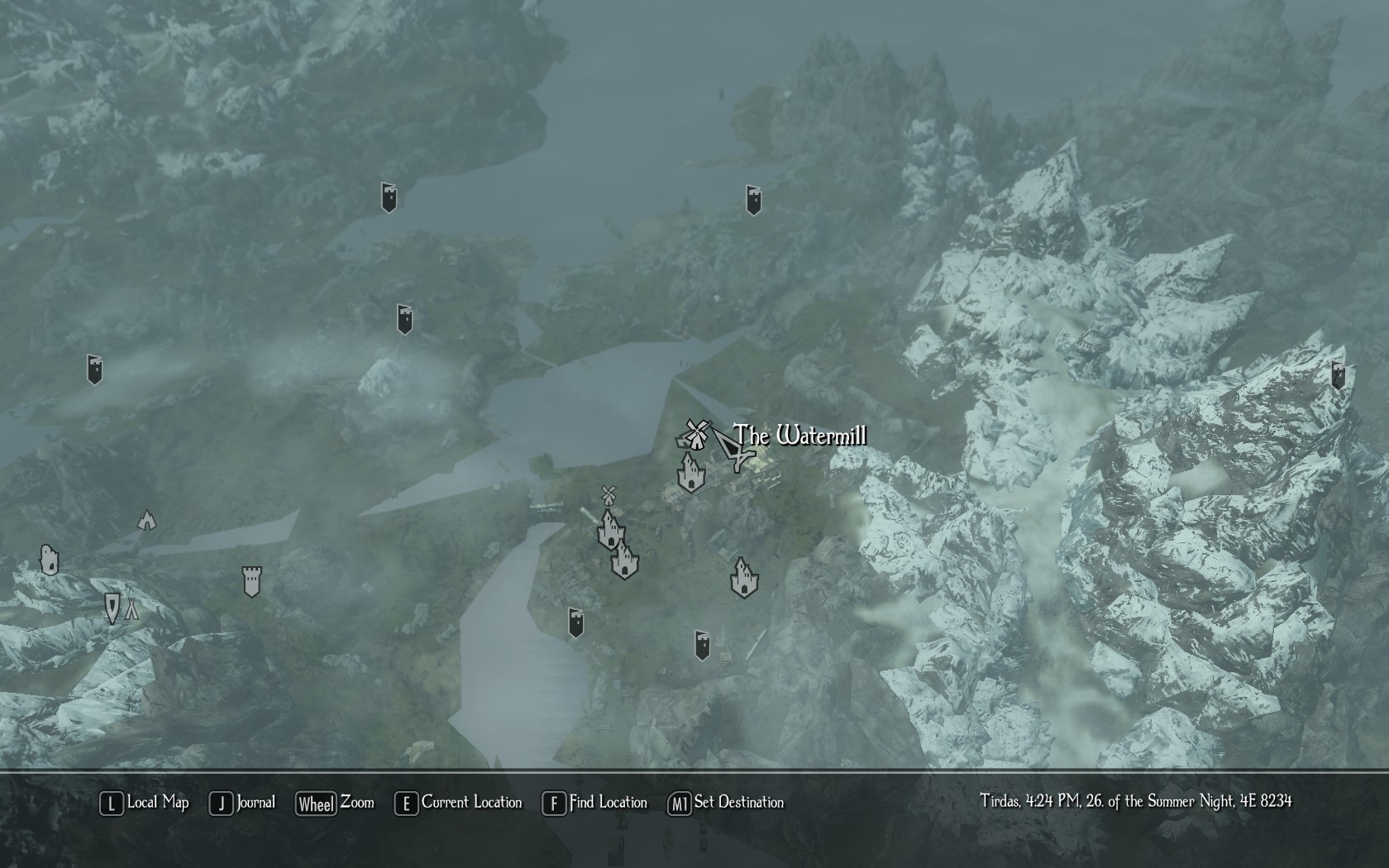Choose the crenellated watchtower map marker

point(251,581)
